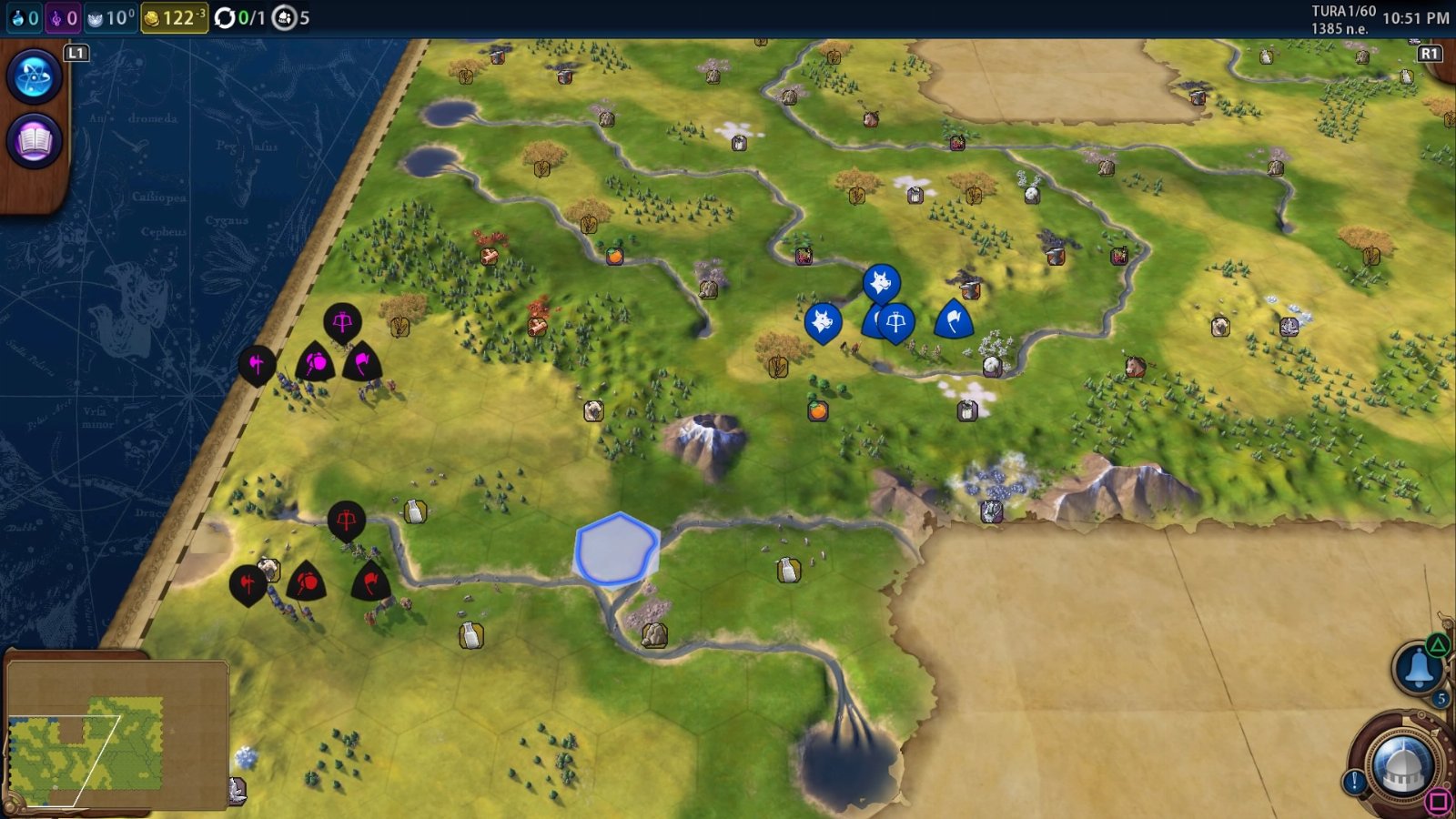The image size is (1456, 819).
Task: Select the blue axe-flag unit banner
Action: (x=953, y=319)
